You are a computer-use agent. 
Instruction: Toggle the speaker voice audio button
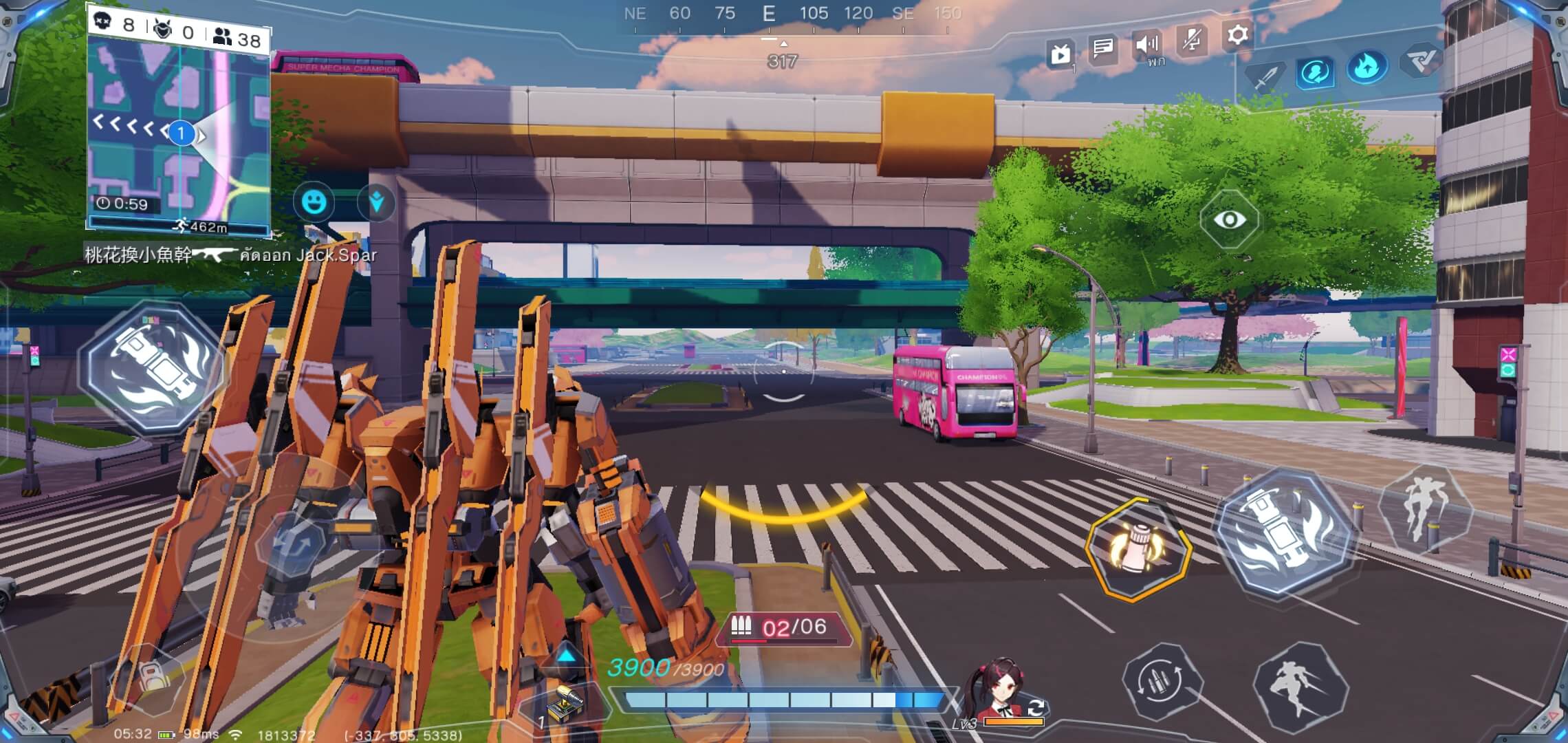[x=1147, y=45]
